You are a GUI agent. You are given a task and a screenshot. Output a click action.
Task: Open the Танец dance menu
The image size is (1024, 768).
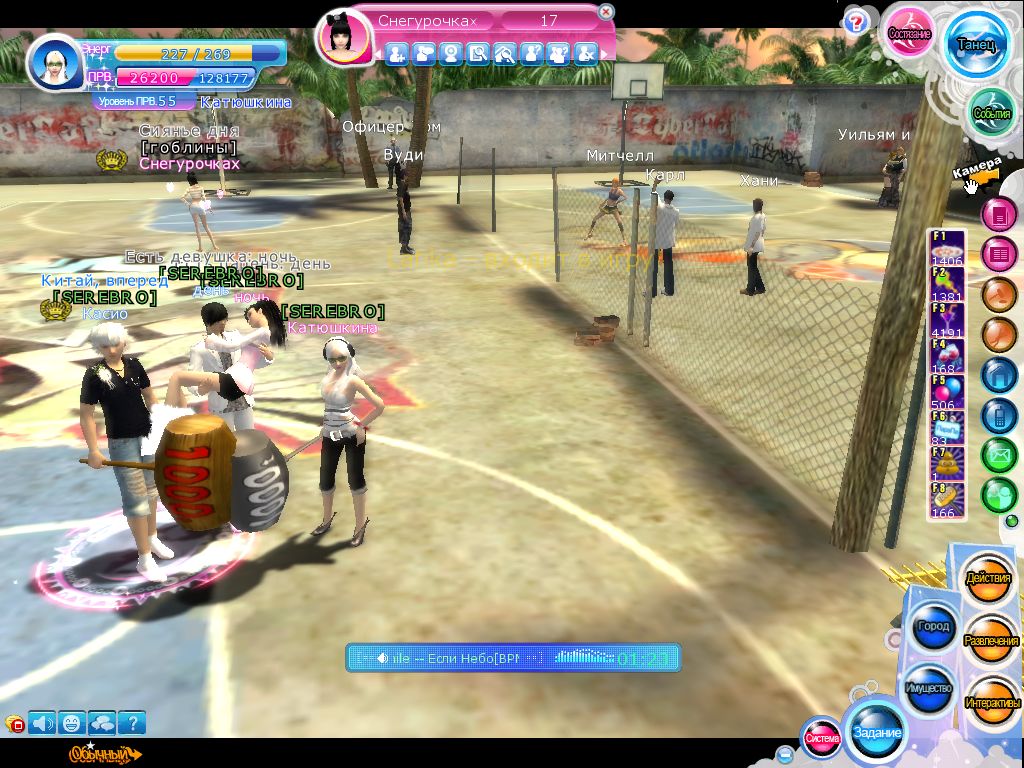(x=975, y=45)
